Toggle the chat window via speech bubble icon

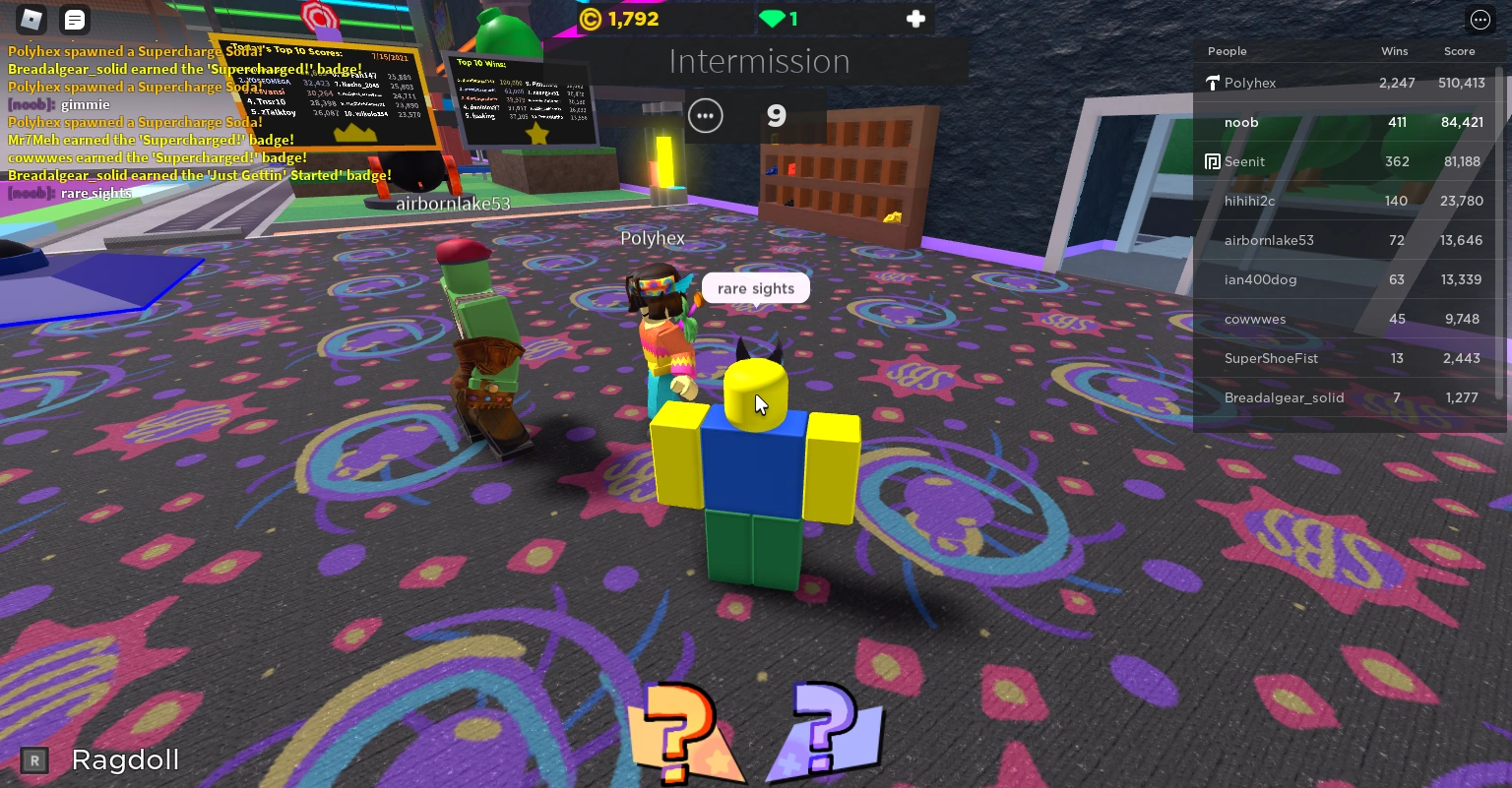(x=74, y=19)
